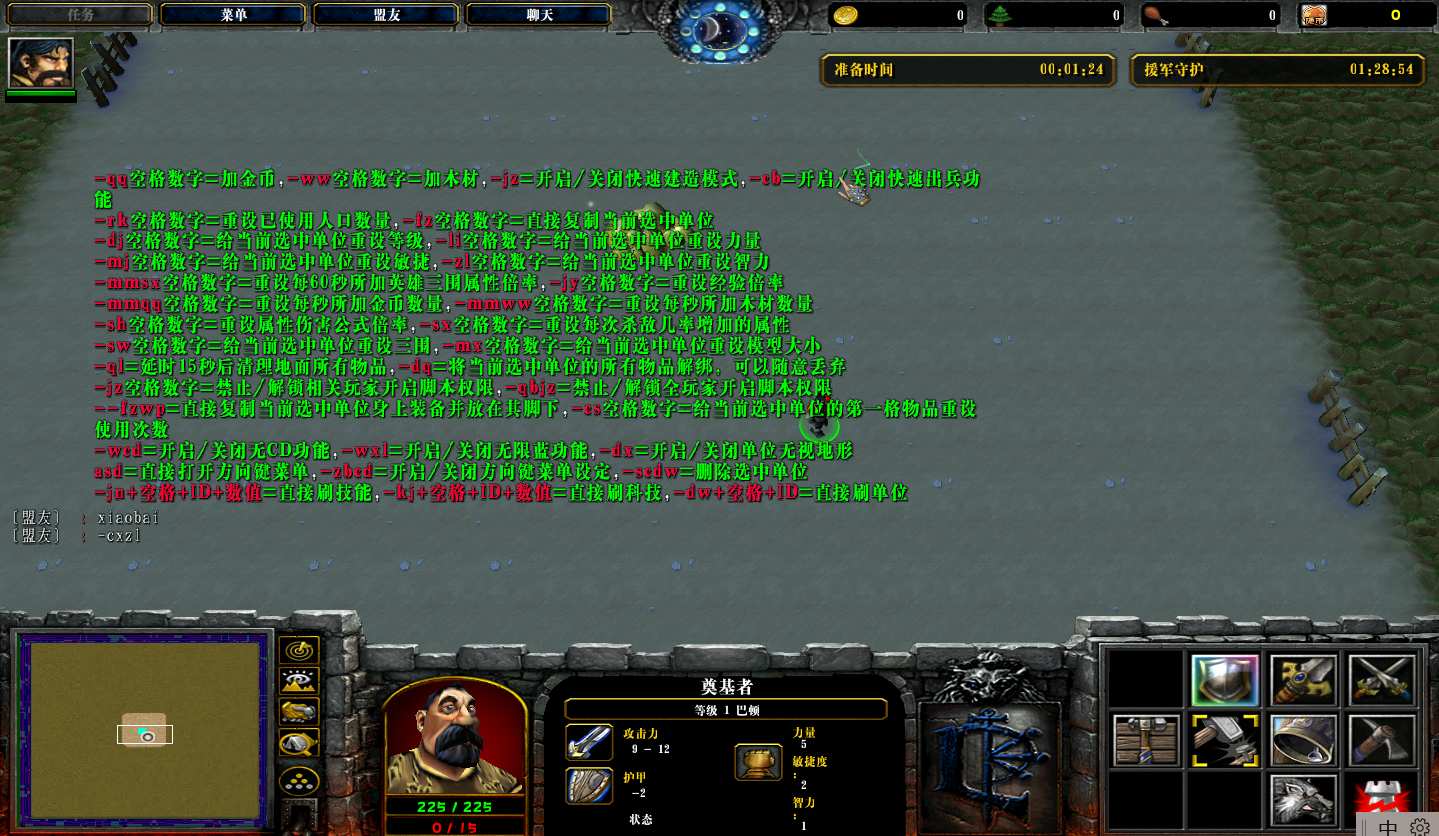This screenshot has width=1439, height=836.
Task: Use the chest and hammer repair command
Action: pos(1146,740)
